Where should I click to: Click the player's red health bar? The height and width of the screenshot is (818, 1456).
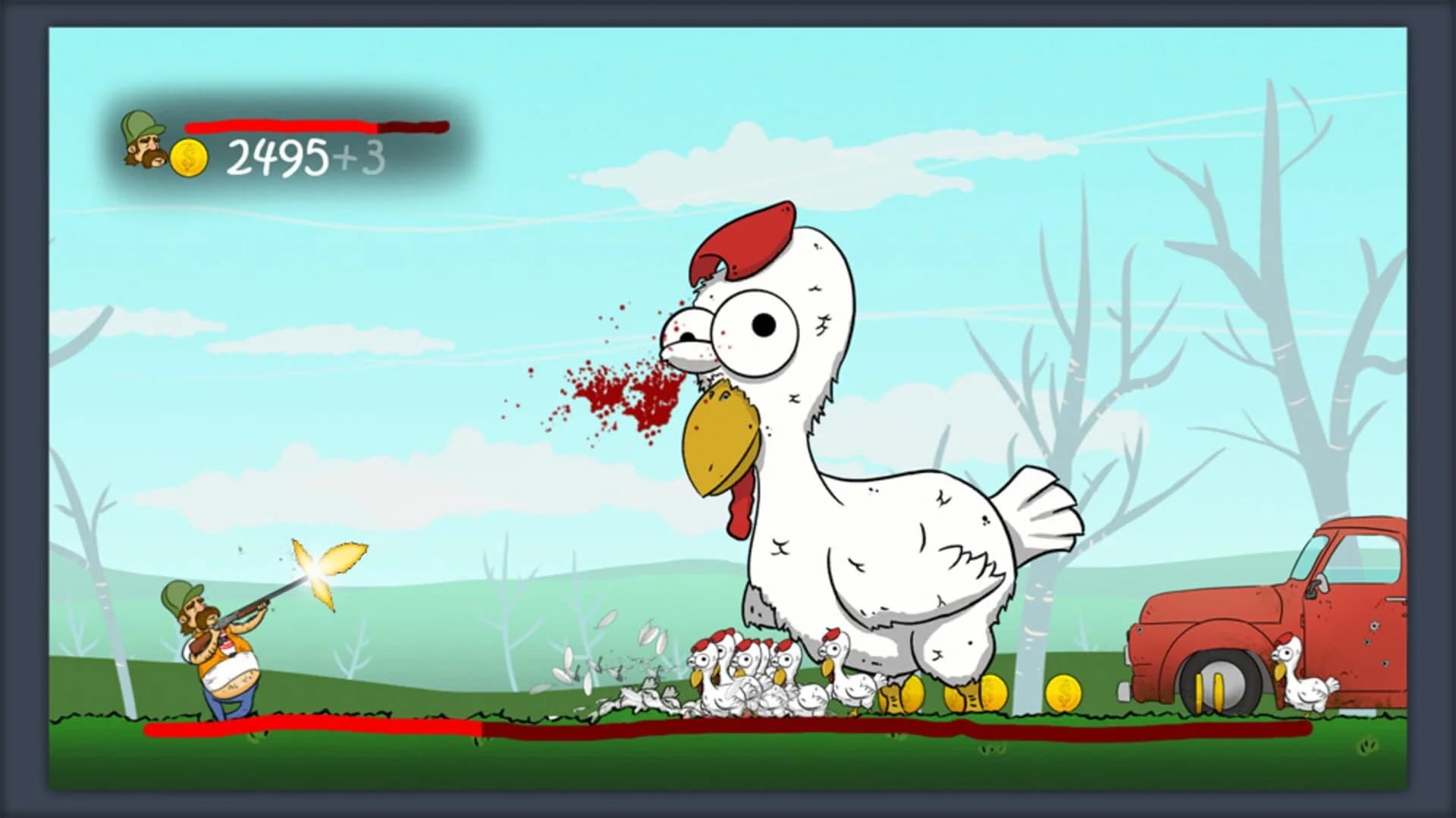281,126
